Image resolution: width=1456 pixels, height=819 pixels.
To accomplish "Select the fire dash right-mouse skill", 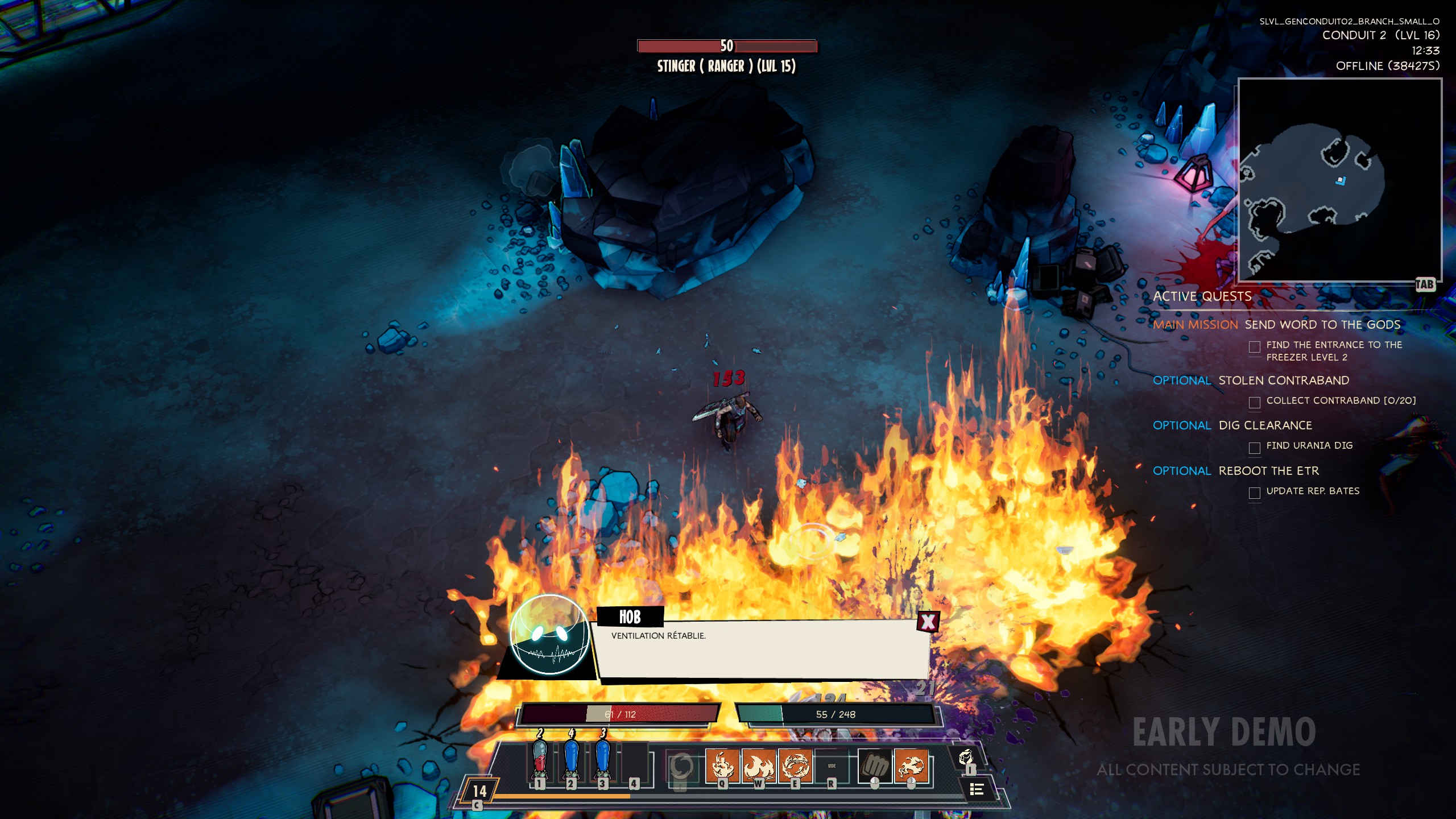I will coord(912,766).
